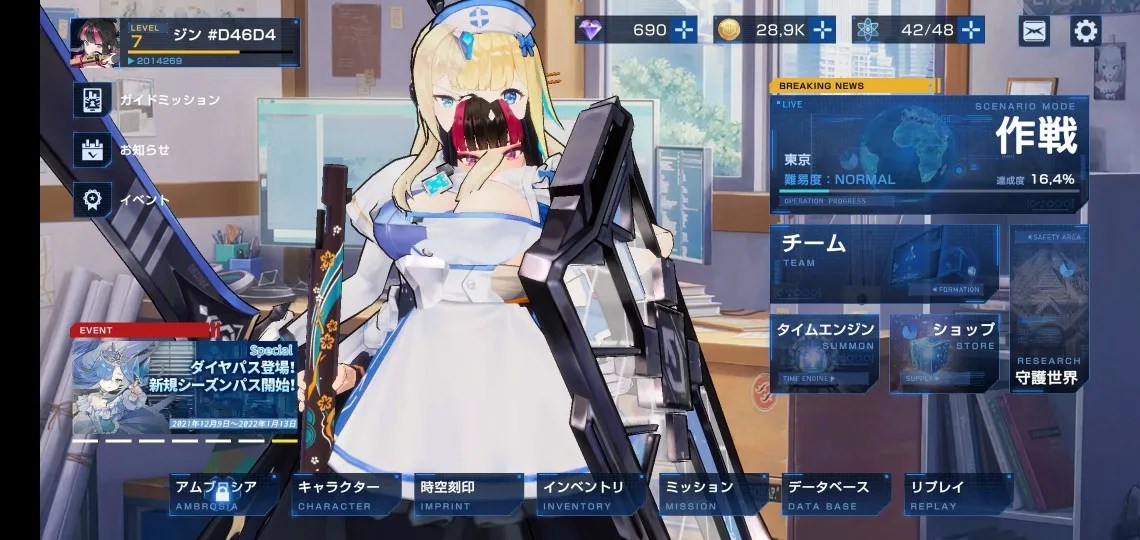The image size is (1140, 540).
Task: Enter 作戦 scenario mode
Action: [x=929, y=155]
